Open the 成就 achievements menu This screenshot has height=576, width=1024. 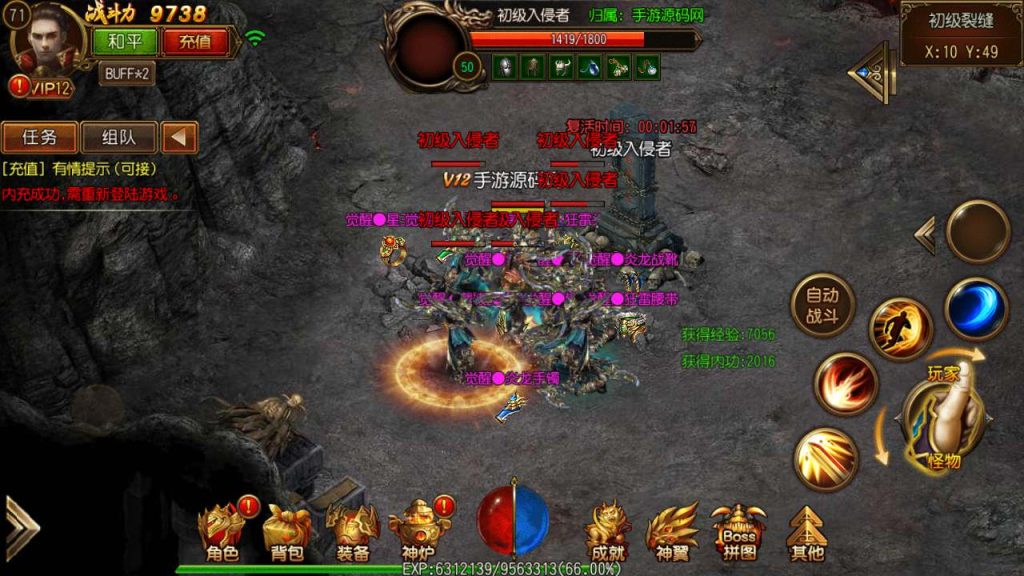tap(608, 532)
